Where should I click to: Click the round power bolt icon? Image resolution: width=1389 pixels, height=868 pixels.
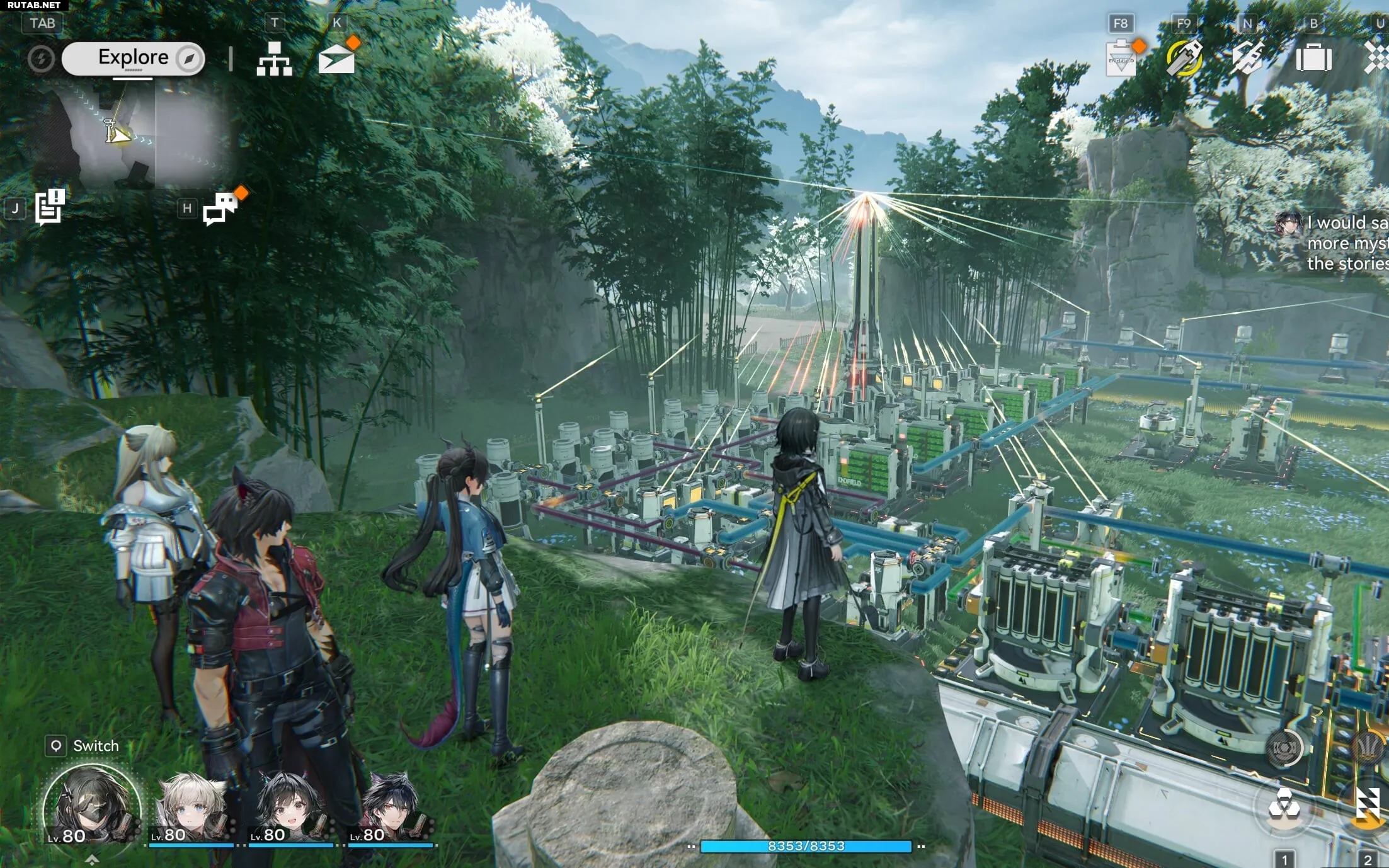[x=41, y=59]
